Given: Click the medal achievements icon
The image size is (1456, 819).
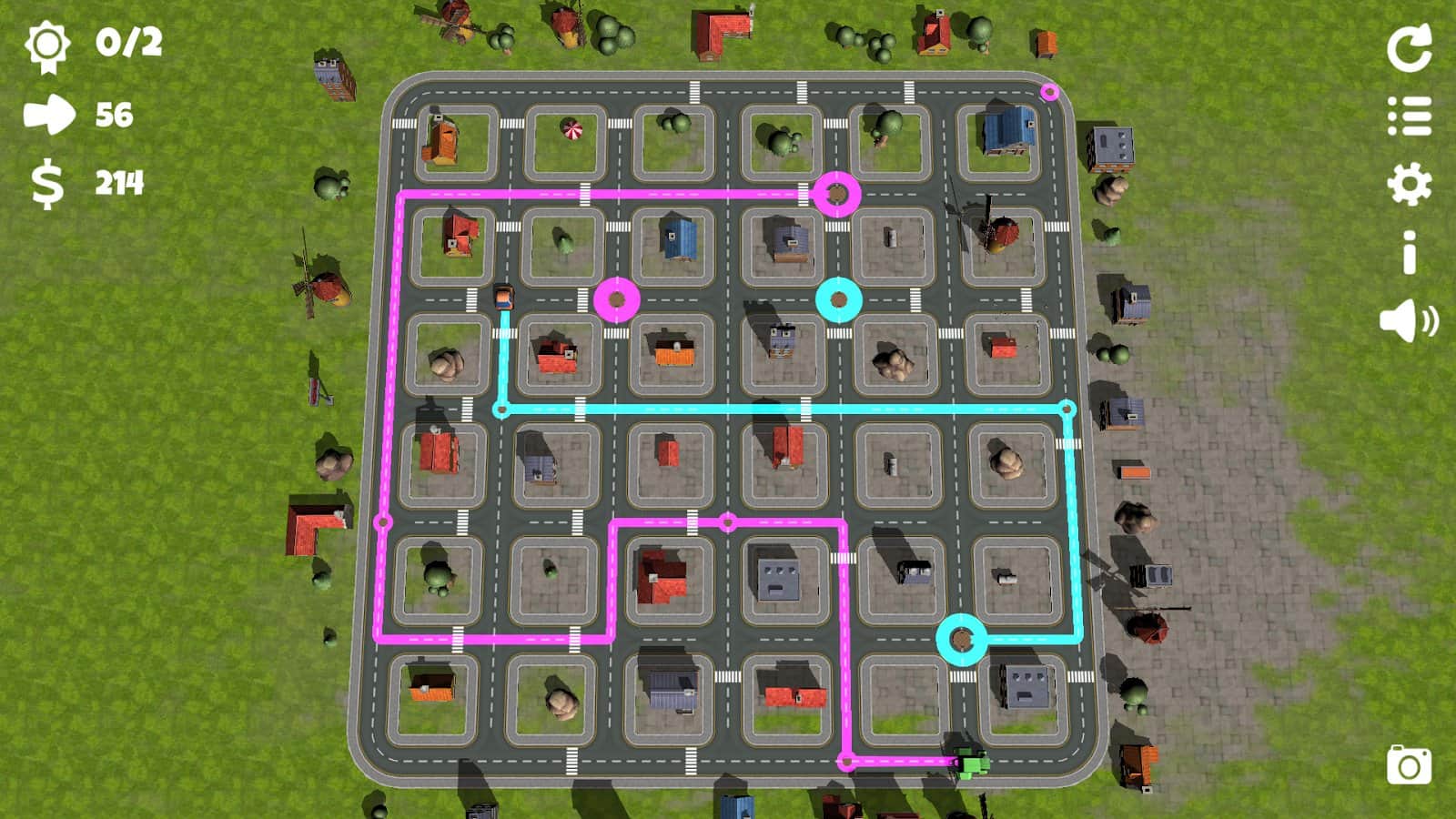Looking at the screenshot, I should [50, 45].
